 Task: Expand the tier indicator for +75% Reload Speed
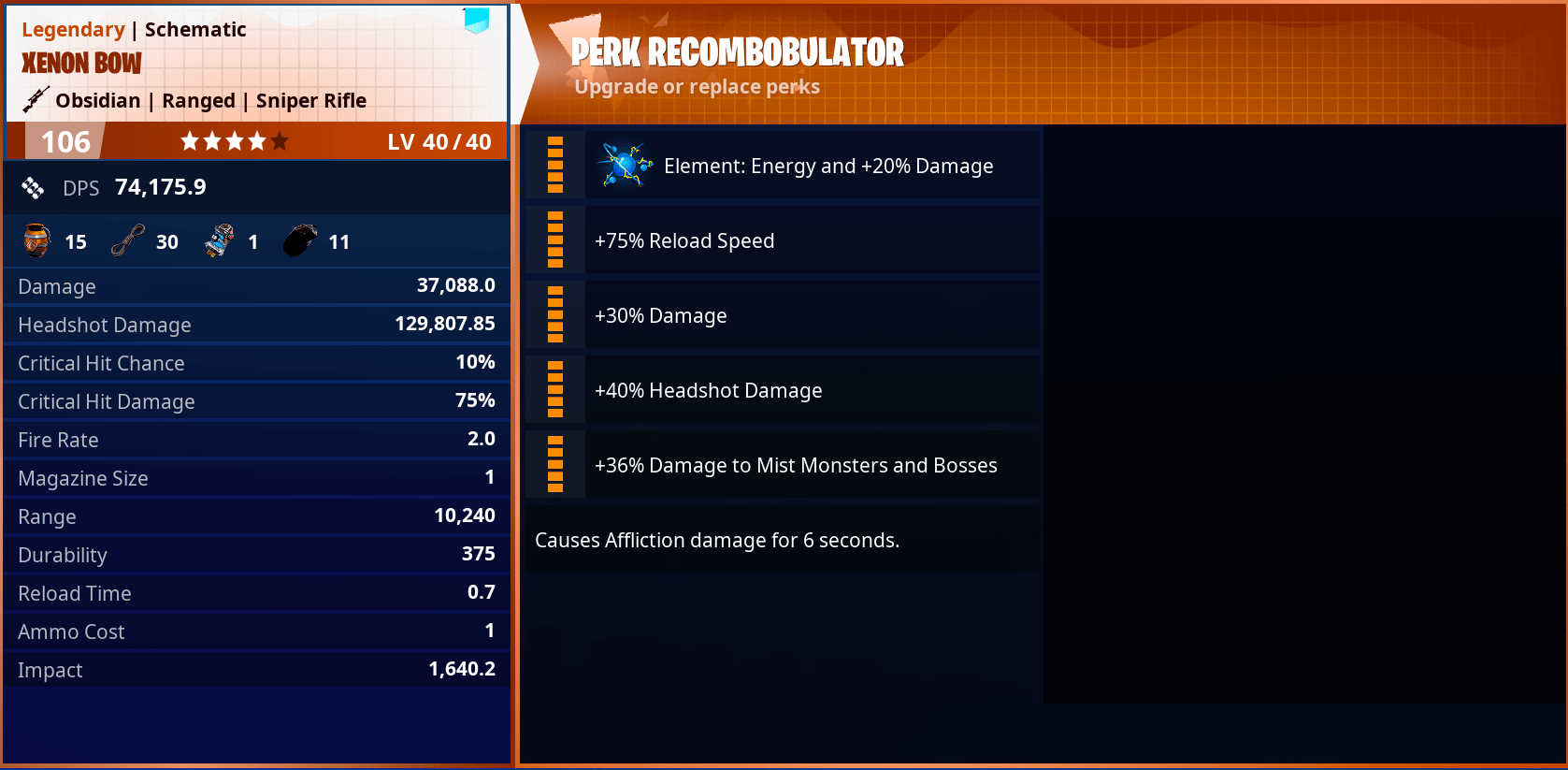(x=554, y=240)
